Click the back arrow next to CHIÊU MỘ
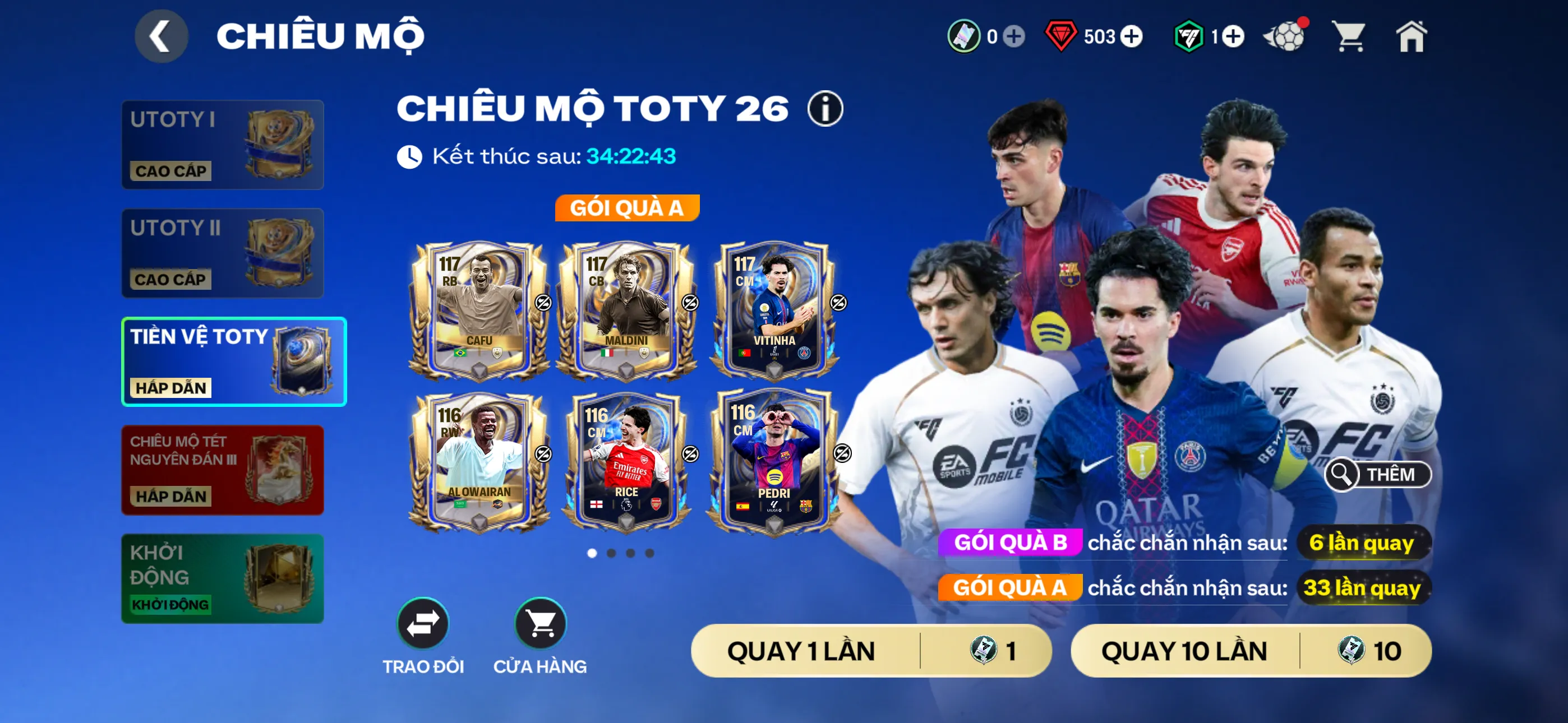 click(161, 36)
